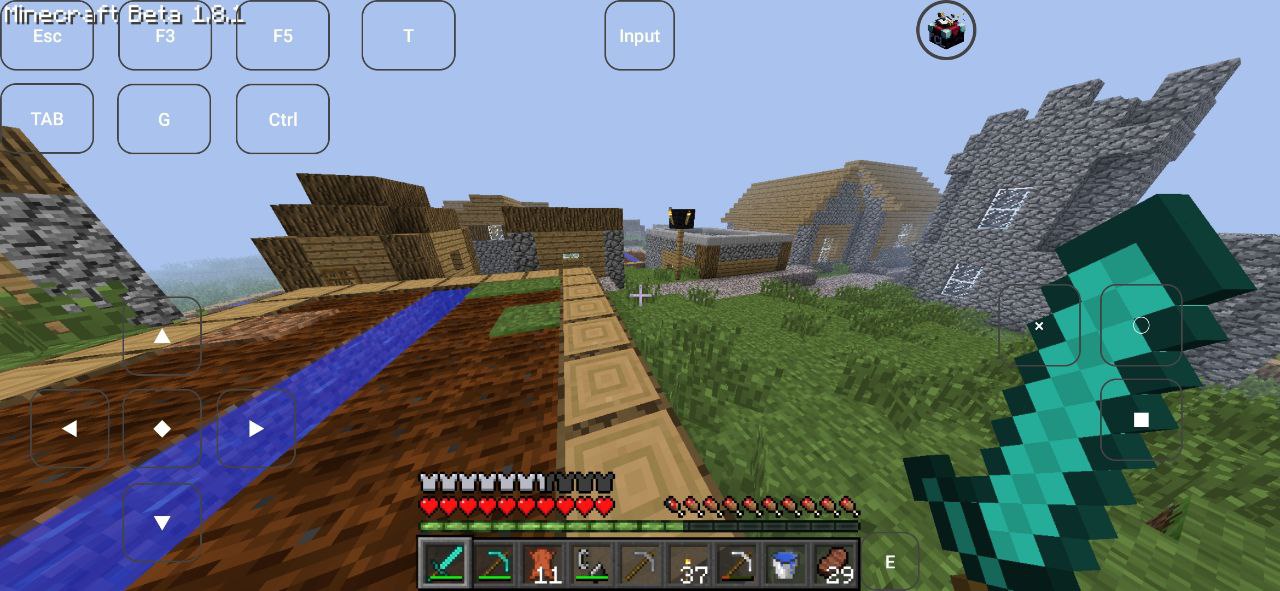Screen dimensions: 1280x591
Task: Select the torch stack of 37
Action: [x=688, y=564]
